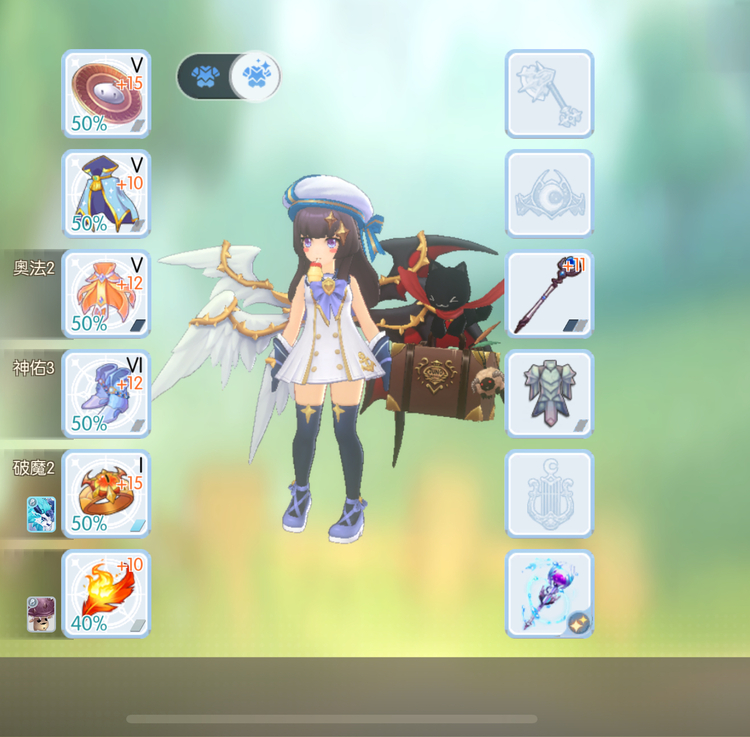Inspect the blue fox card icon
This screenshot has height=737, width=750.
pos(41,514)
